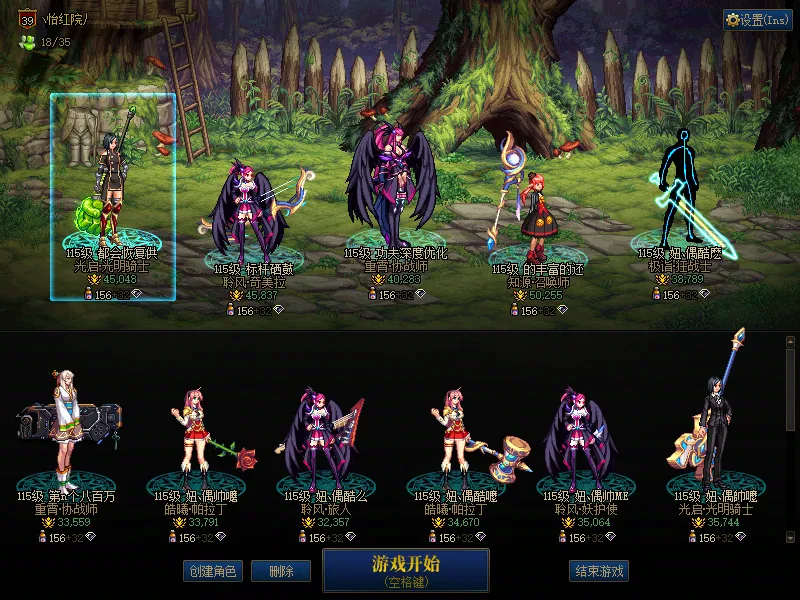Open the 设置 settings menu
The image size is (800, 600).
pos(757,20)
